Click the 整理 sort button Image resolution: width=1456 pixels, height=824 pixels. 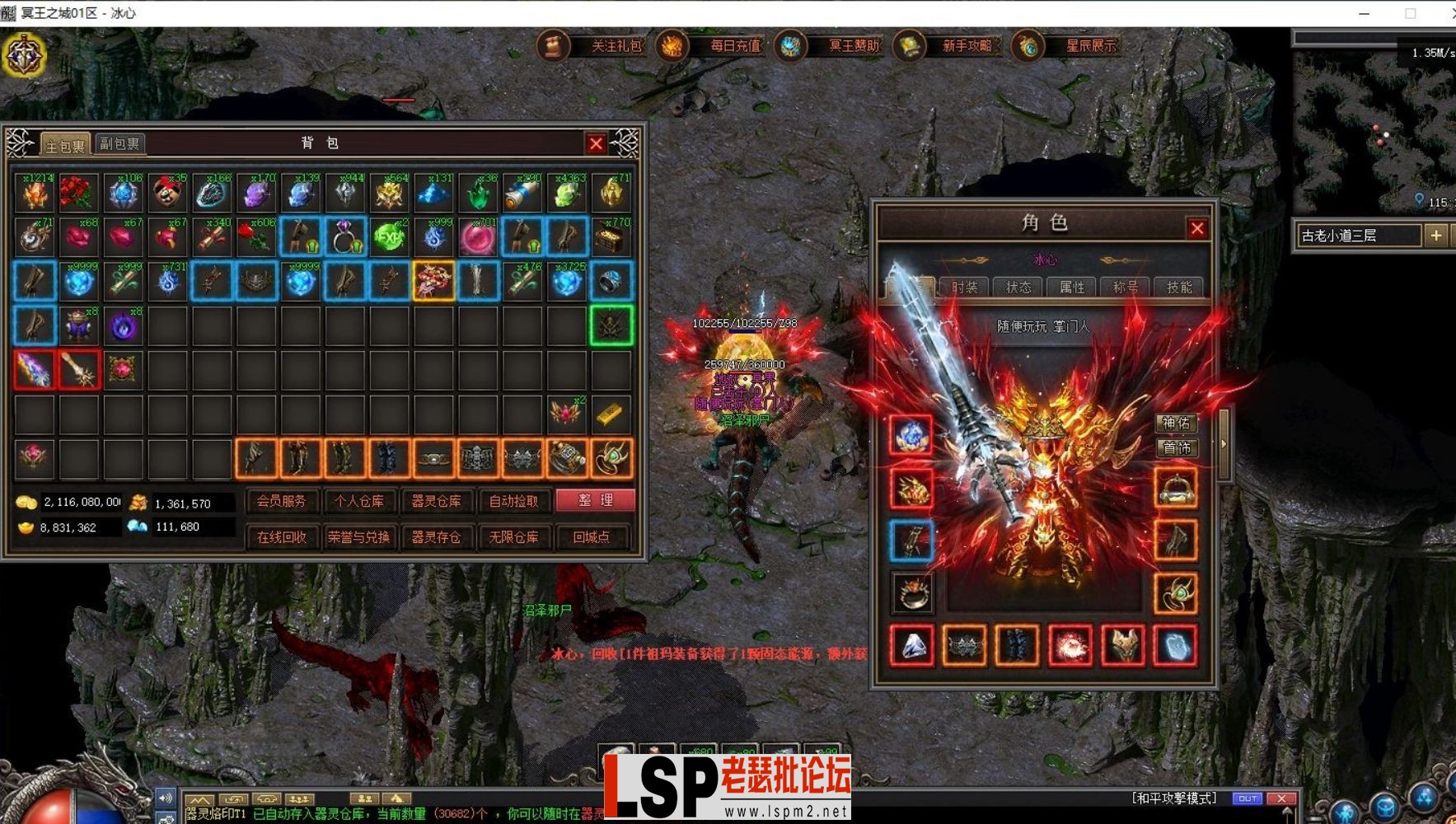pos(595,500)
